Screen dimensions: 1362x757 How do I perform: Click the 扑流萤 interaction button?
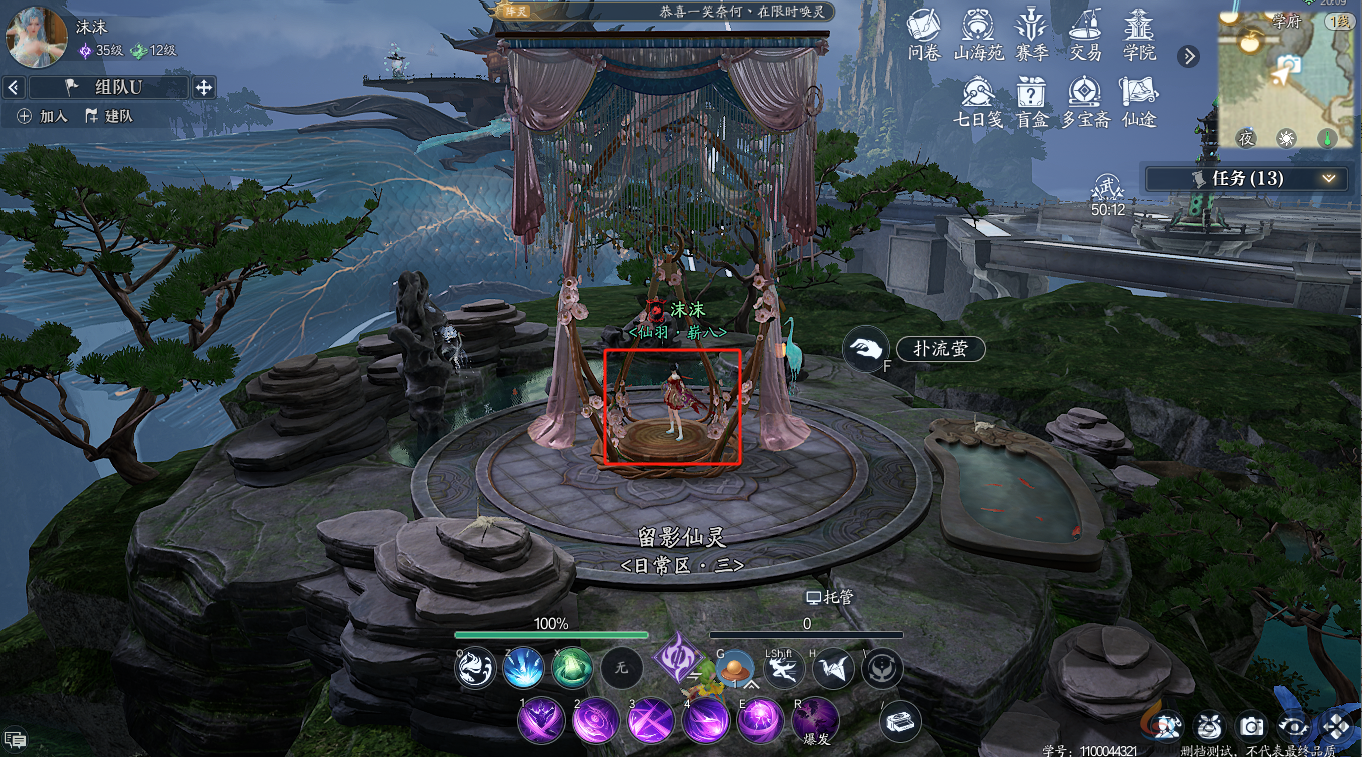click(940, 348)
